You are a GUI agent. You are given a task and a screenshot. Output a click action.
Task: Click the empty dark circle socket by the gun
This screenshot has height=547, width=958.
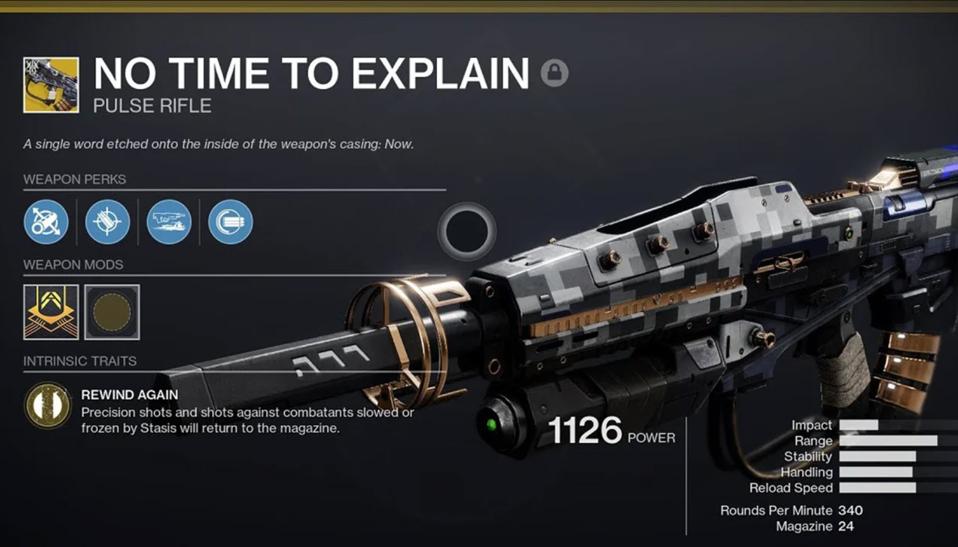[x=467, y=232]
